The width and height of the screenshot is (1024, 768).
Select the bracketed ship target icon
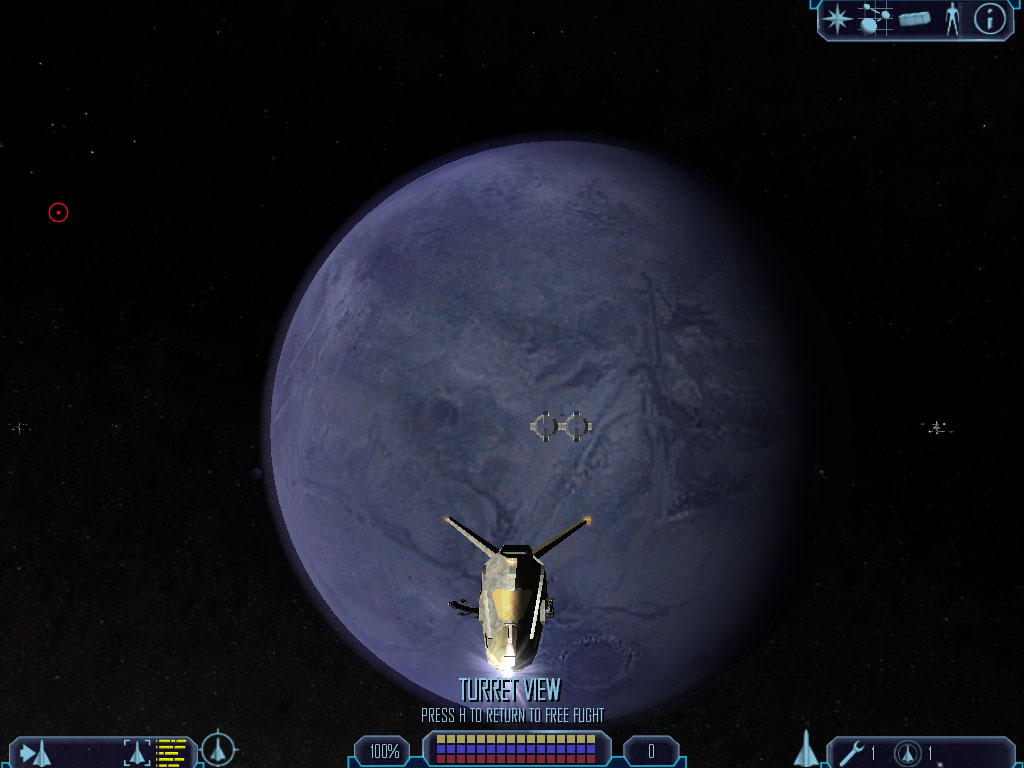(x=137, y=752)
